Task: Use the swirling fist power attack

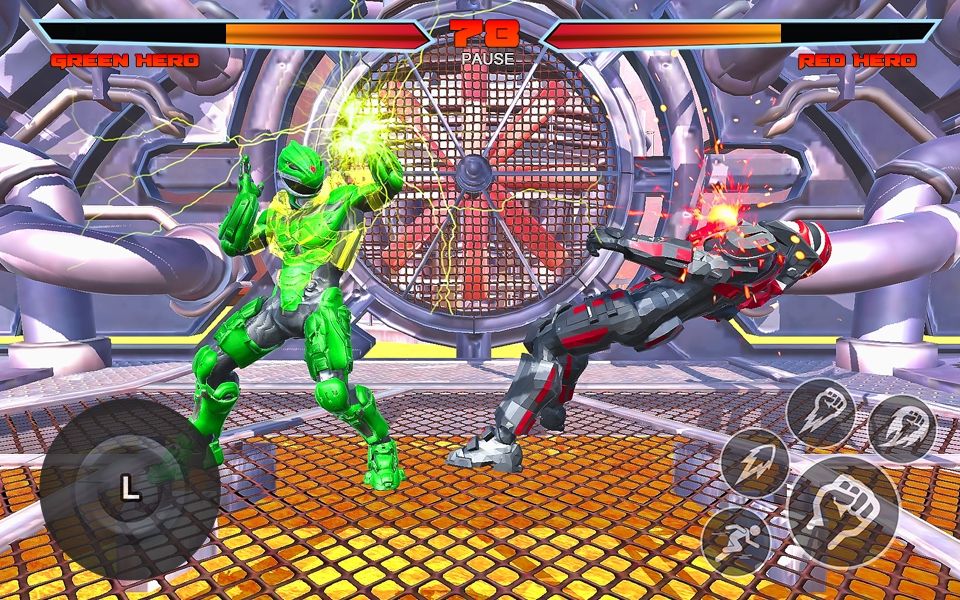Action: point(902,427)
